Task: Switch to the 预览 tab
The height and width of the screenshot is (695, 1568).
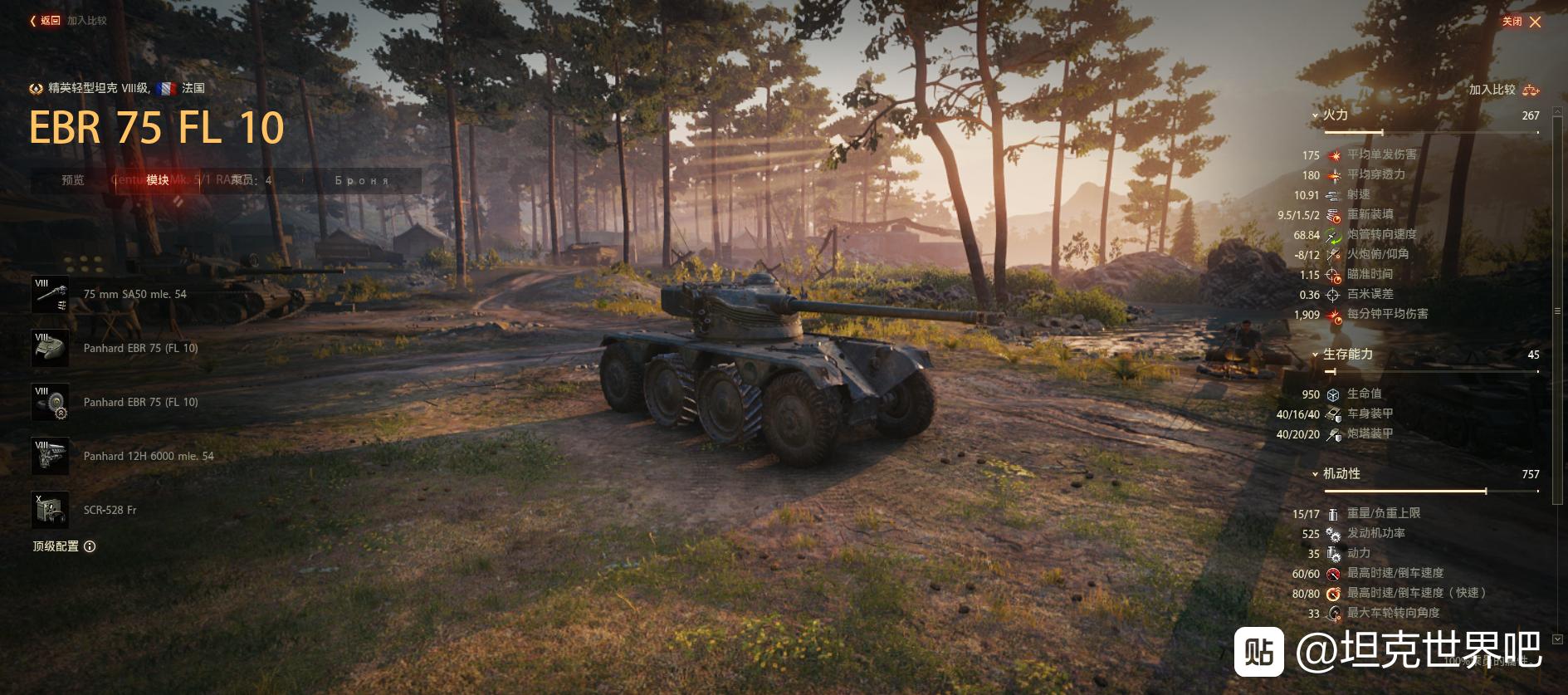Action: point(73,180)
